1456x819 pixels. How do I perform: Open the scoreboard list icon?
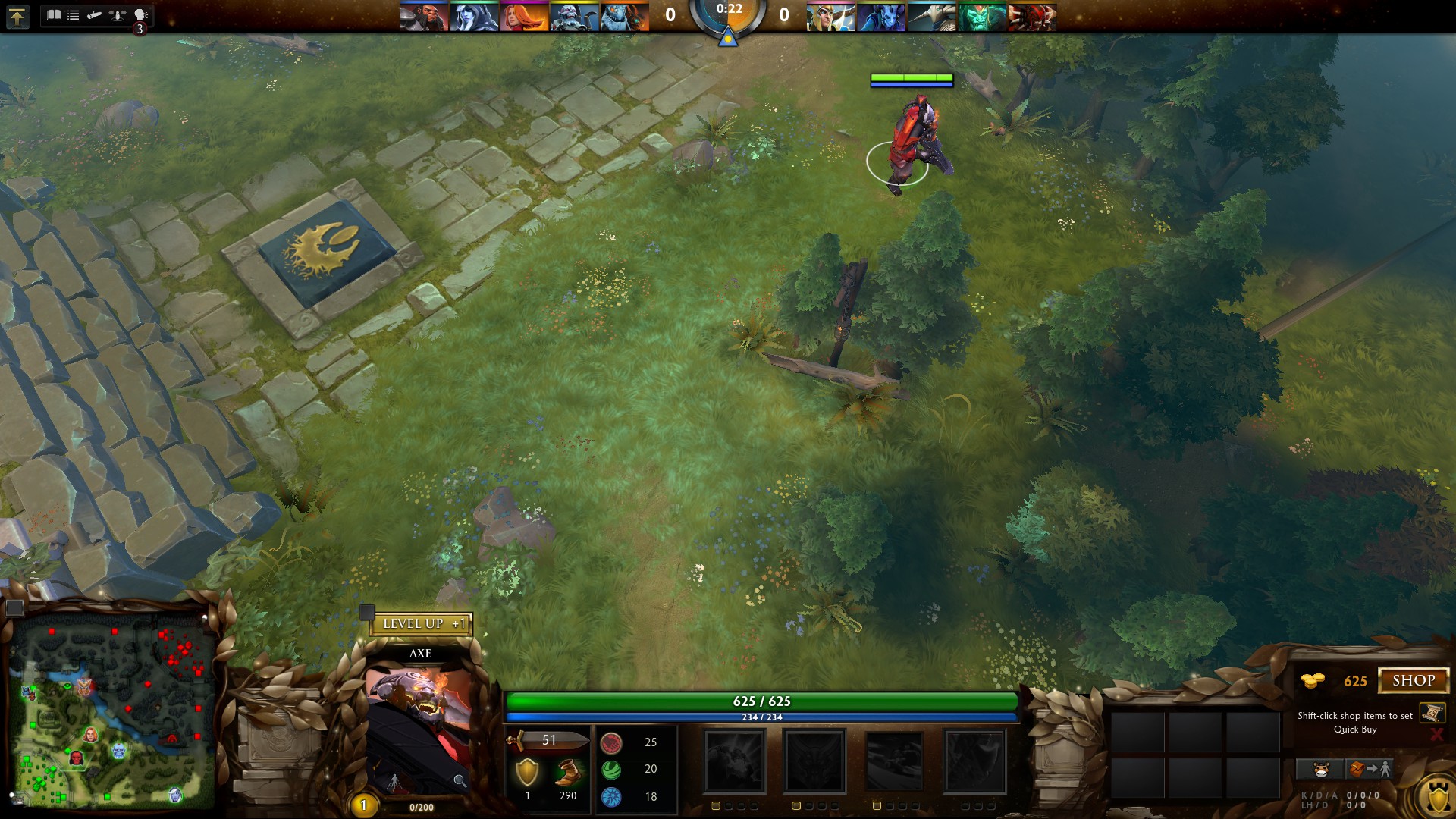tap(74, 14)
